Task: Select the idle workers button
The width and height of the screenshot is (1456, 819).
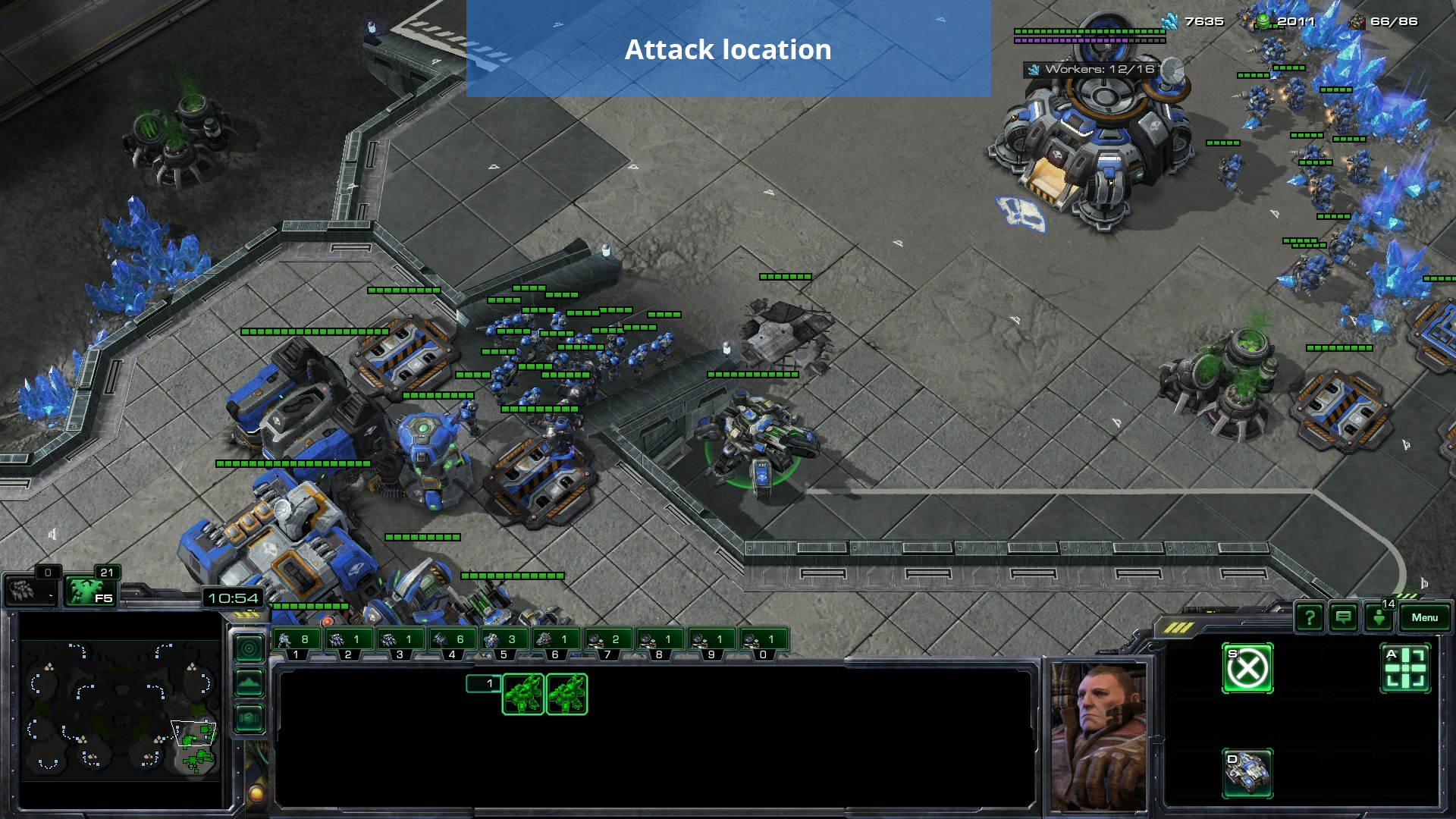Action: pyautogui.click(x=30, y=590)
